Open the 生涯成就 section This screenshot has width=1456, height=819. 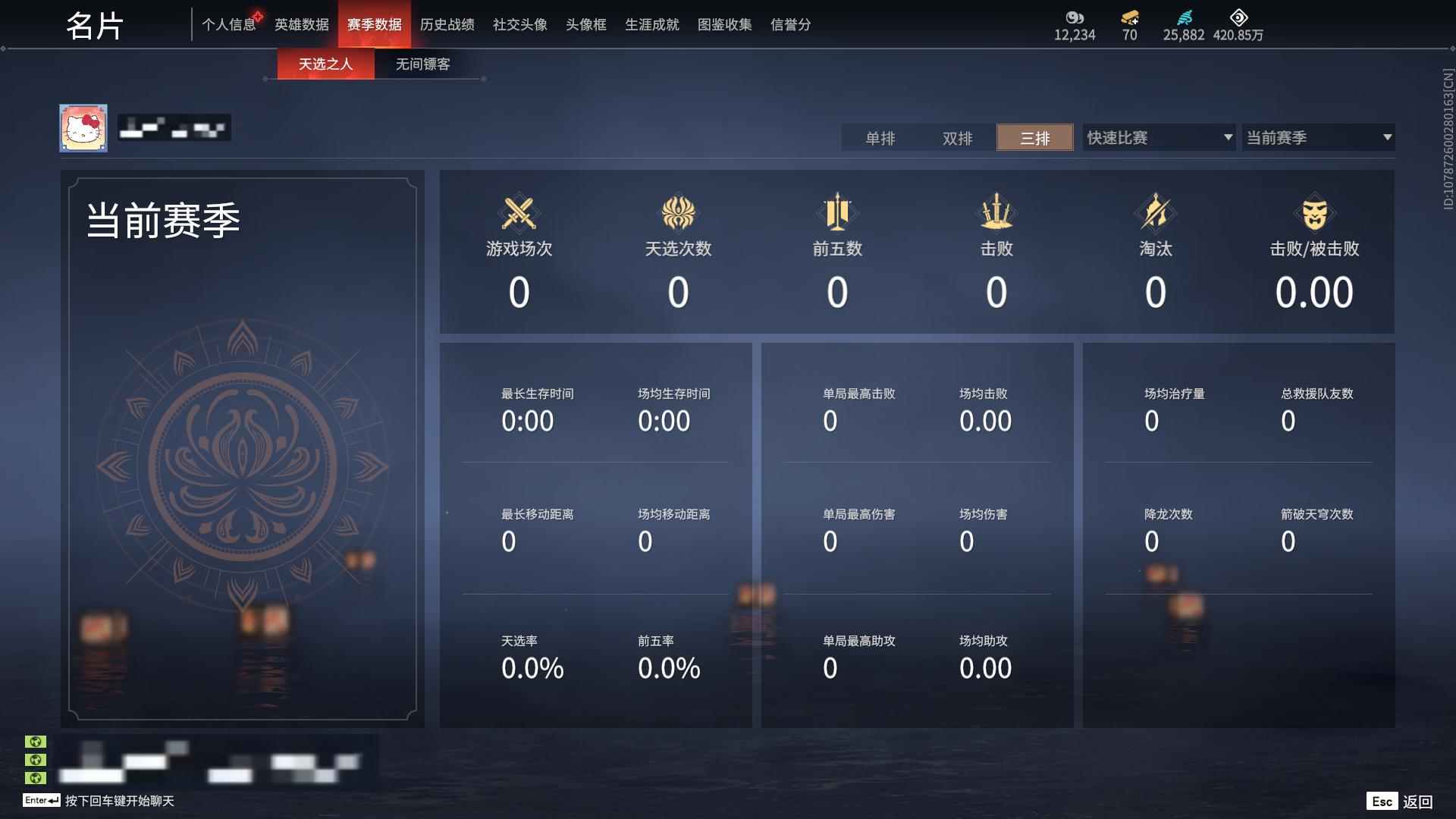[651, 24]
